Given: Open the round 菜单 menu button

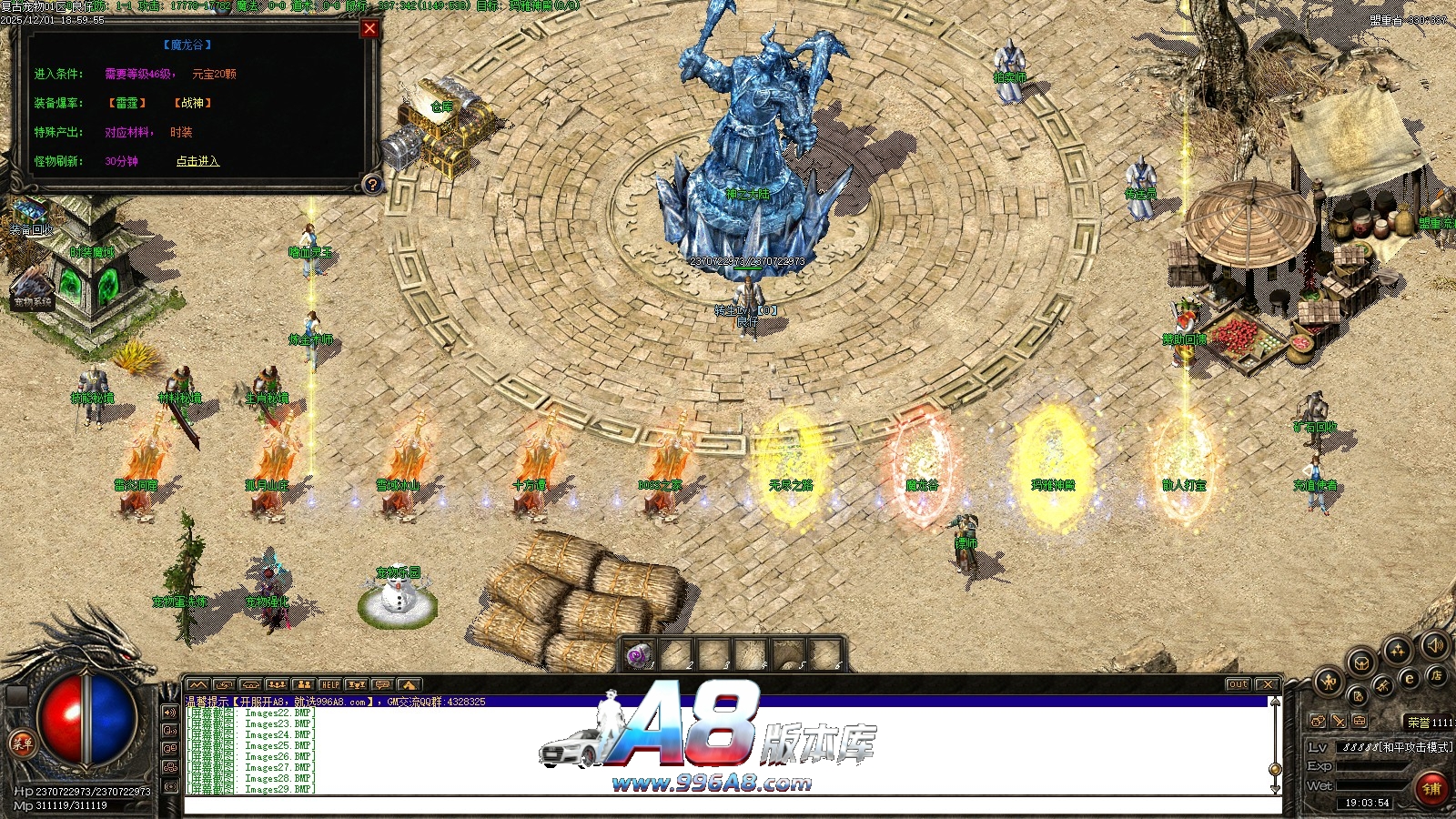Looking at the screenshot, I should tap(21, 743).
